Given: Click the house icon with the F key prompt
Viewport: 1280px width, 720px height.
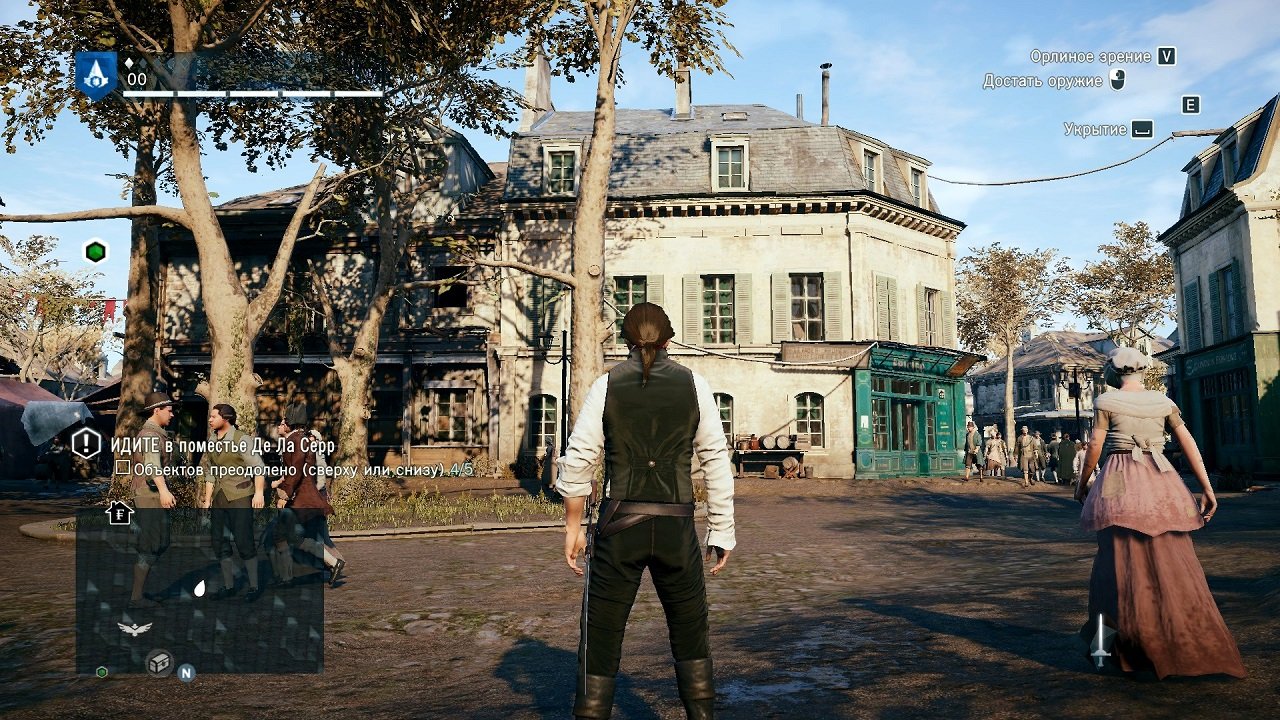Looking at the screenshot, I should 118,514.
